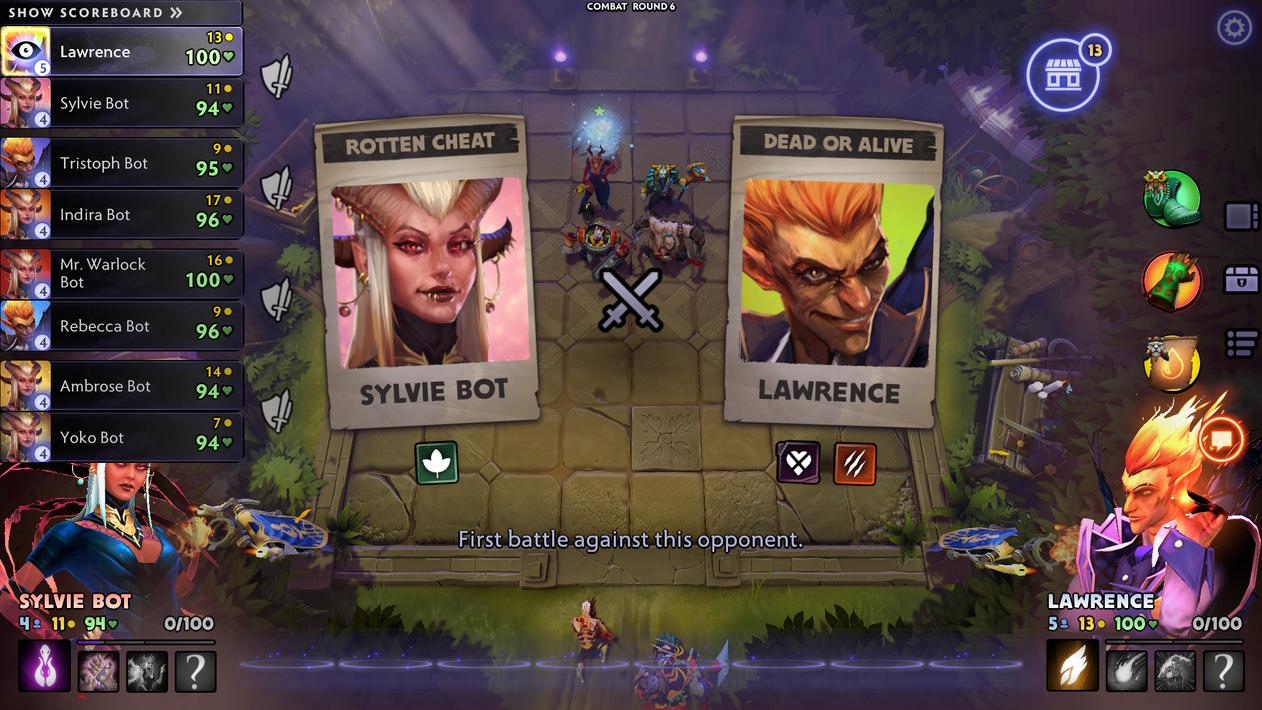Screen dimensions: 1262x710
Task: Select the green gauntlet item
Action: pos(1171,281)
